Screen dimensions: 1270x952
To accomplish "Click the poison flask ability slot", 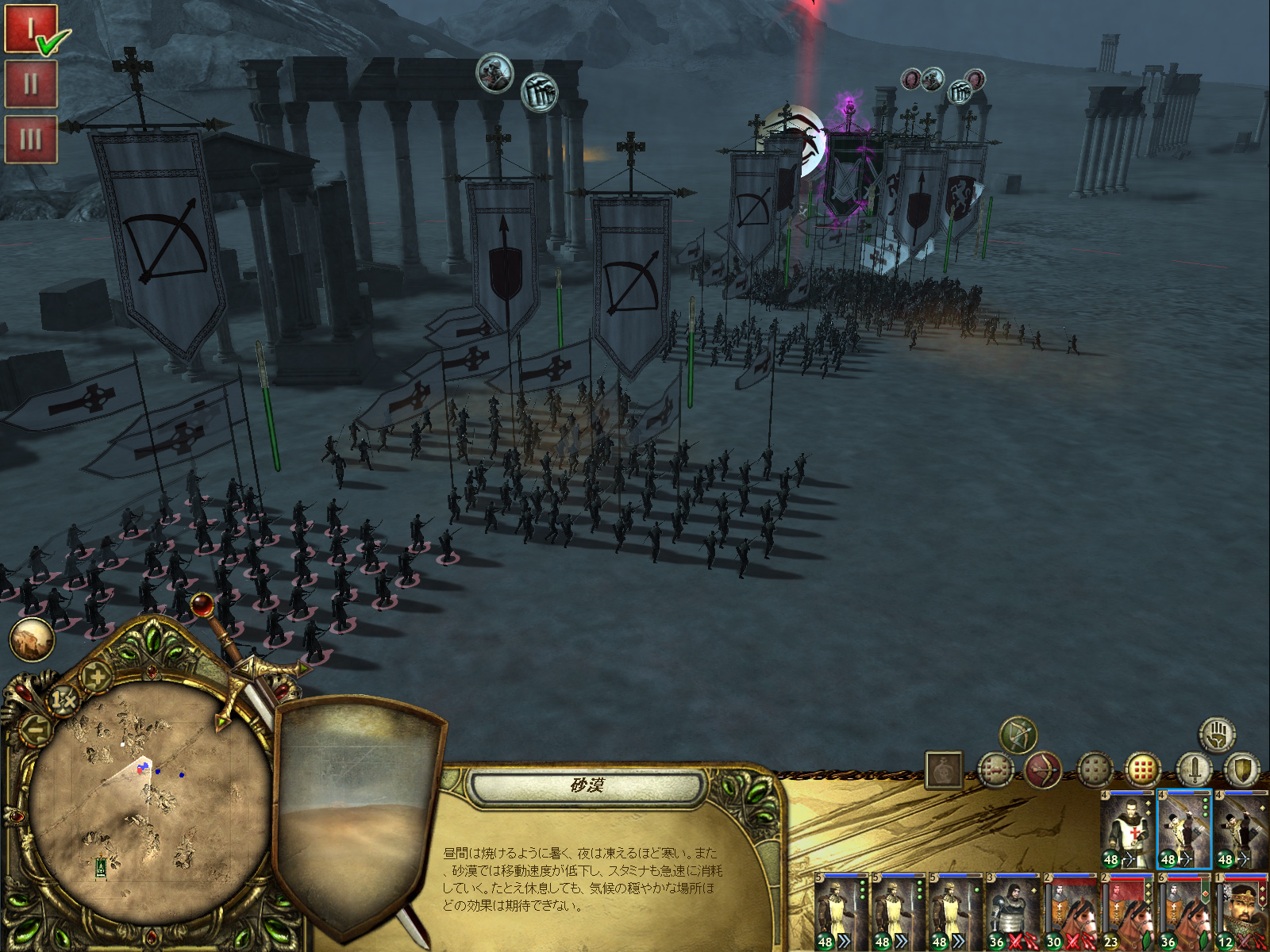I will (944, 770).
